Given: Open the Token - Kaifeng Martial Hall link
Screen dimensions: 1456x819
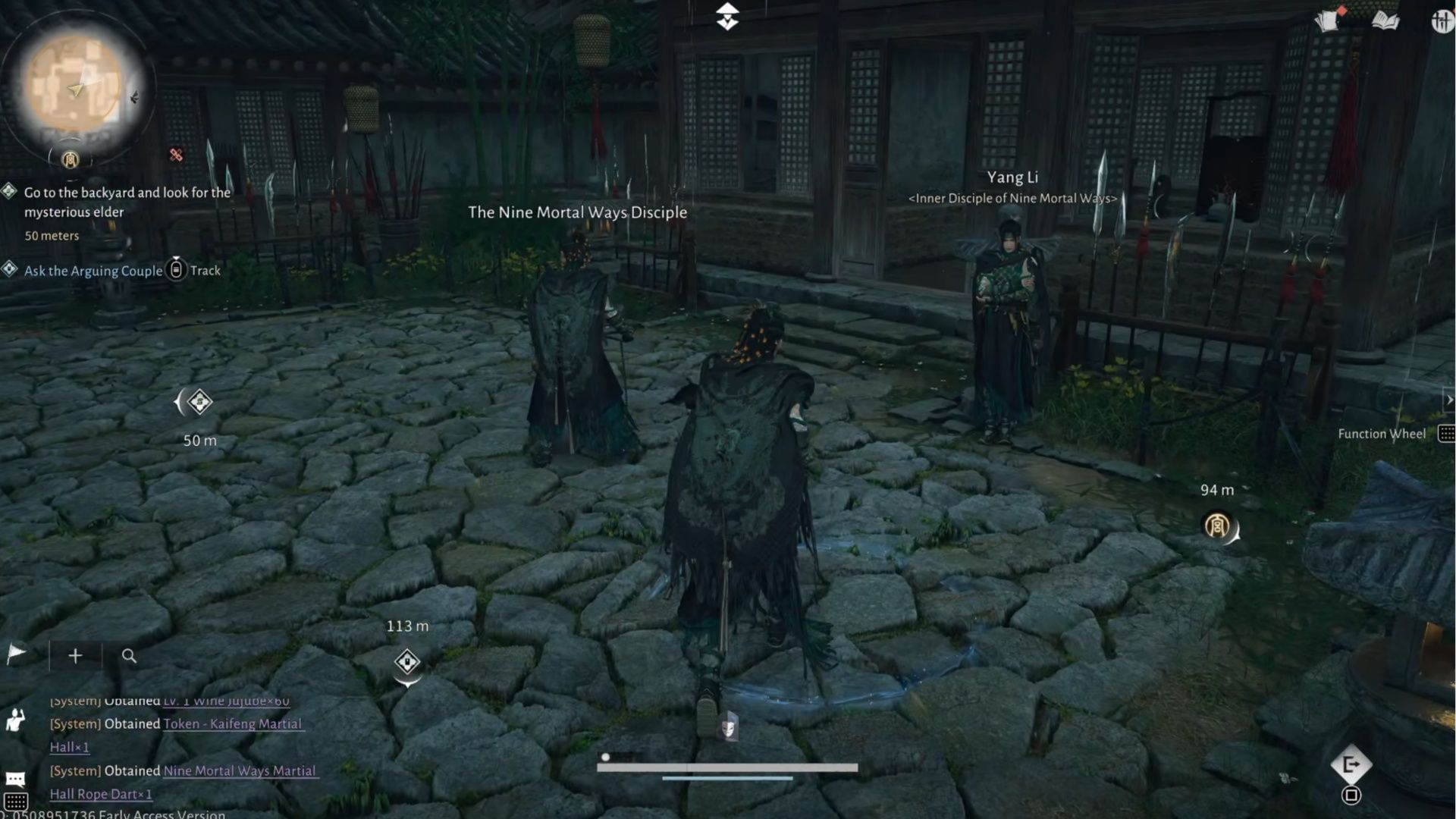Looking at the screenshot, I should click(232, 724).
